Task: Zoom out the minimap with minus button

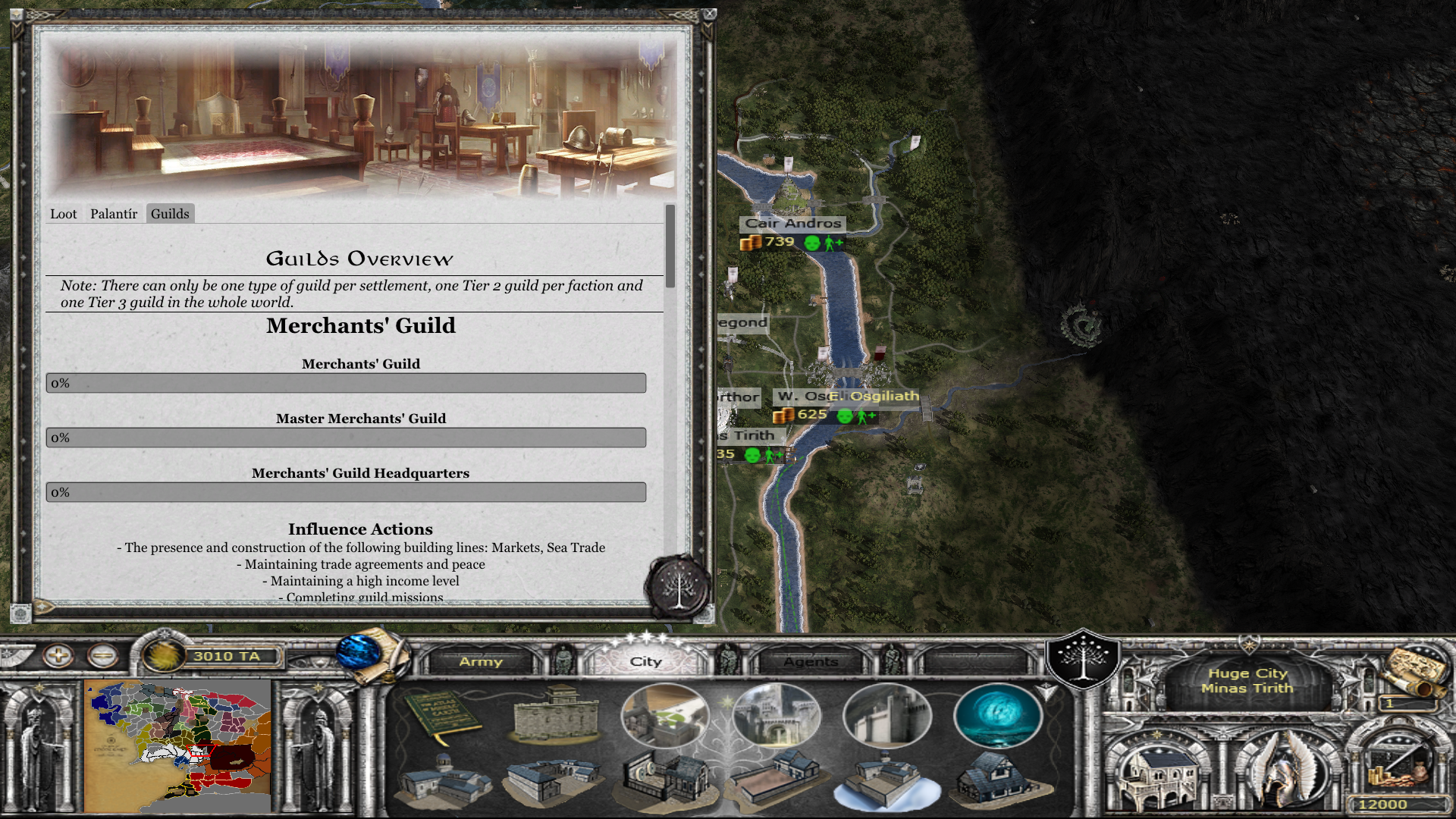Action: 102,655
